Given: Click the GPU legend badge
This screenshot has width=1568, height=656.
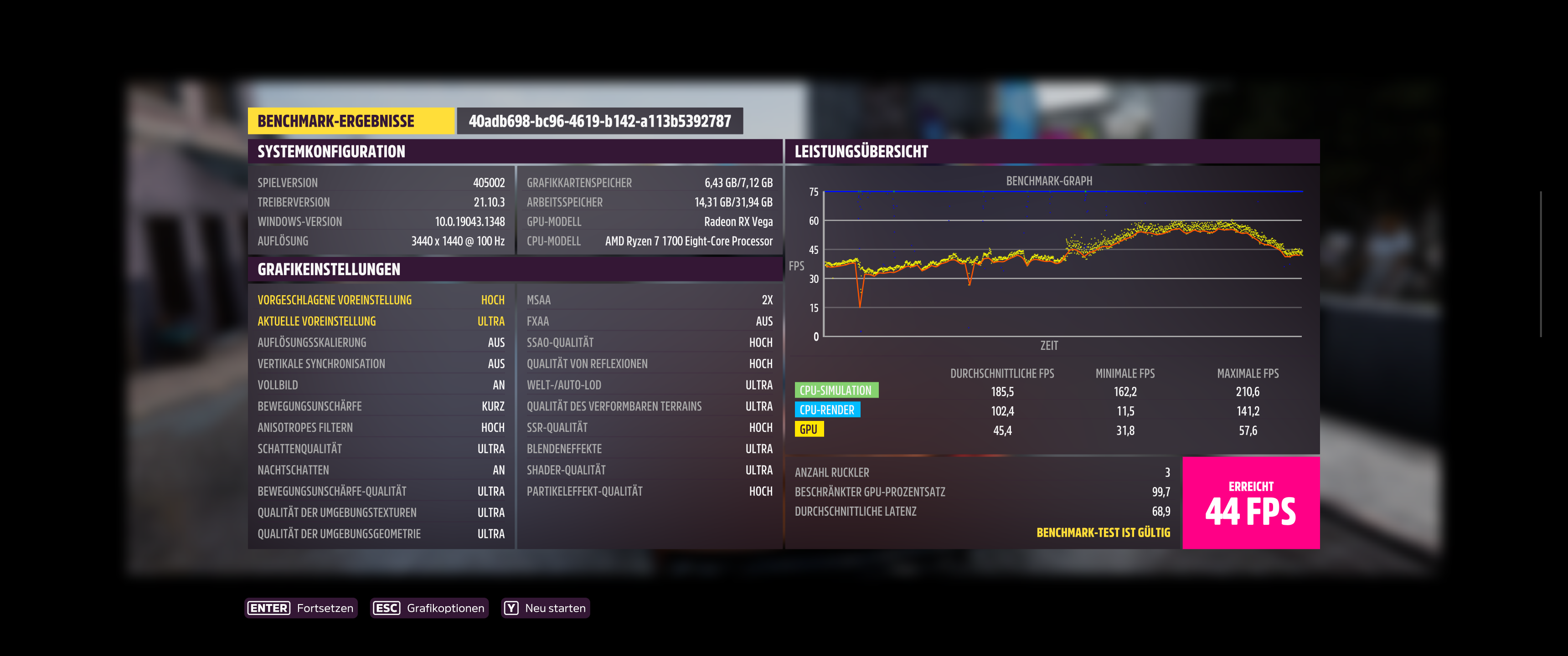Looking at the screenshot, I should pyautogui.click(x=810, y=430).
